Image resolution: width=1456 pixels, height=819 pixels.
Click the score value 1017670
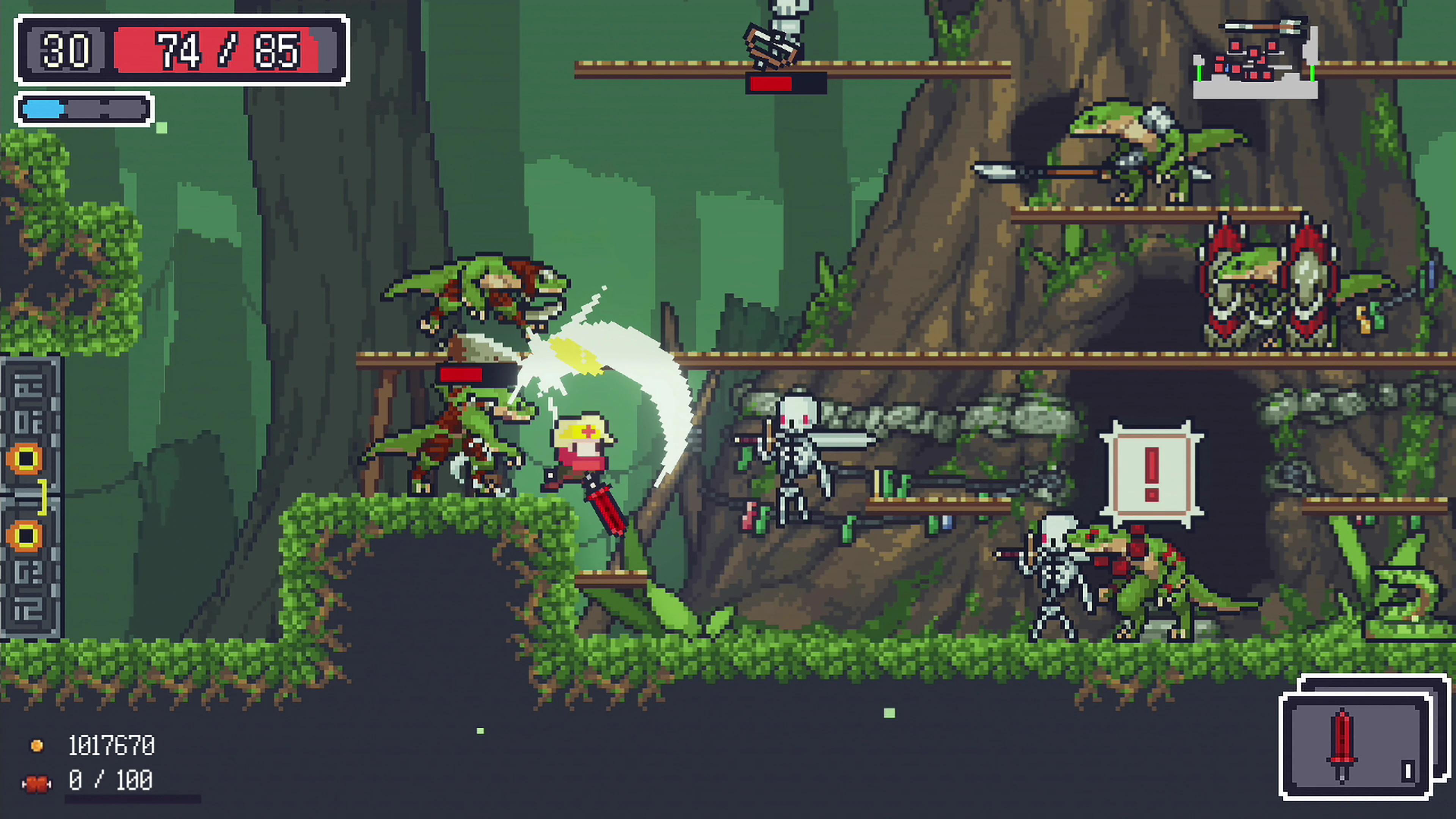pos(110,745)
